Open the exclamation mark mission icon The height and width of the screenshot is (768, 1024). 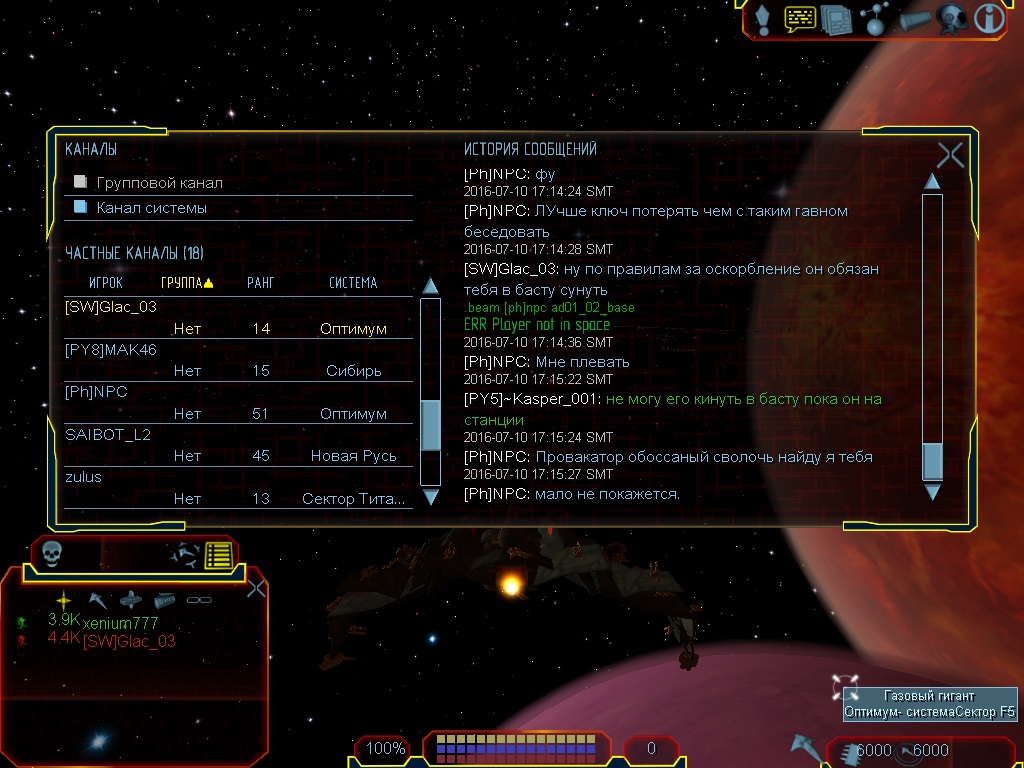[762, 19]
